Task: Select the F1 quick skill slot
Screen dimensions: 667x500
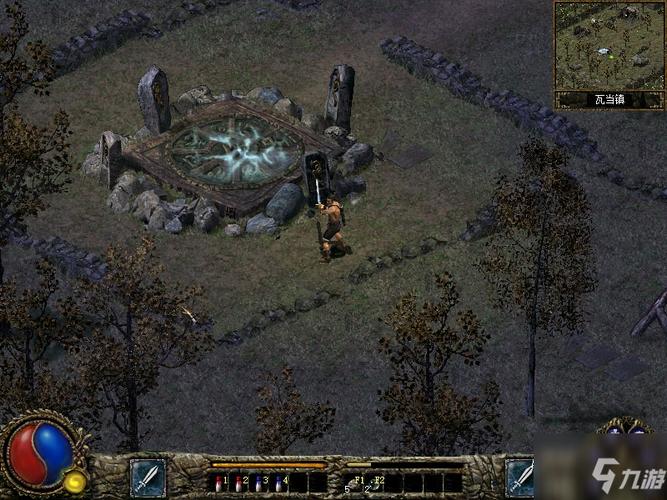Action: point(358,482)
